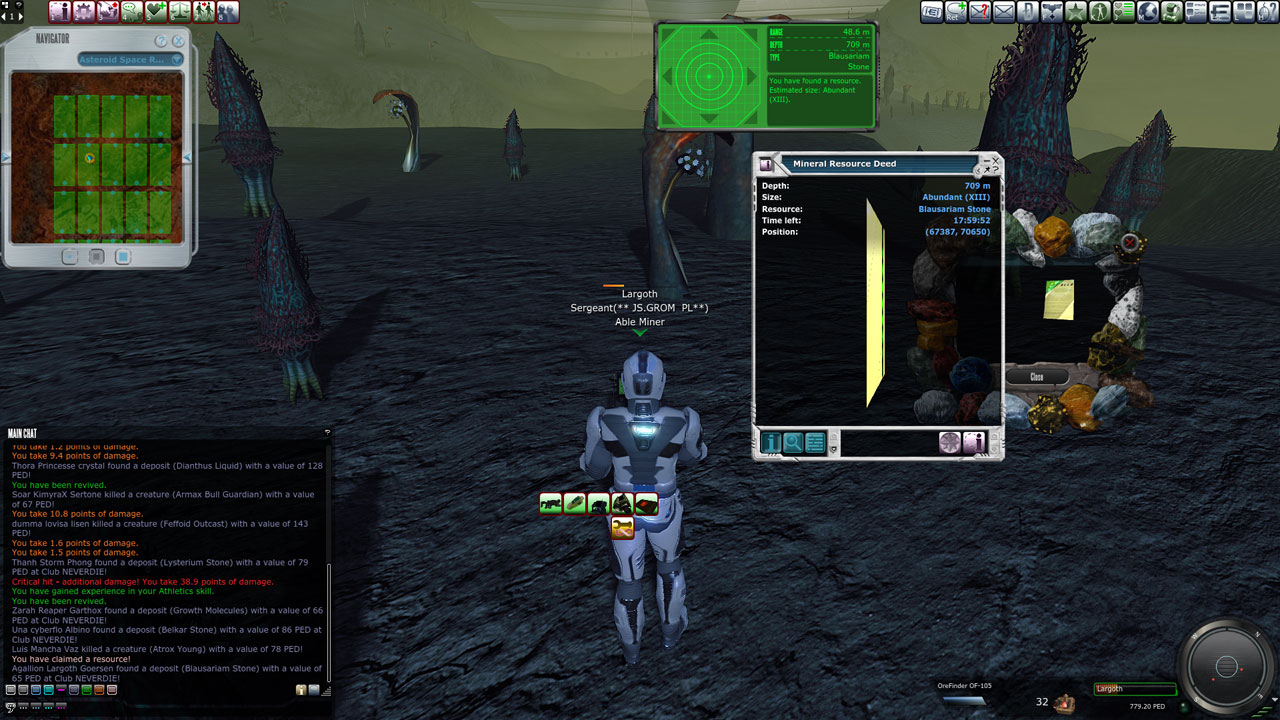Open the deed's teal list view icon
The height and width of the screenshot is (720, 1280).
point(815,442)
